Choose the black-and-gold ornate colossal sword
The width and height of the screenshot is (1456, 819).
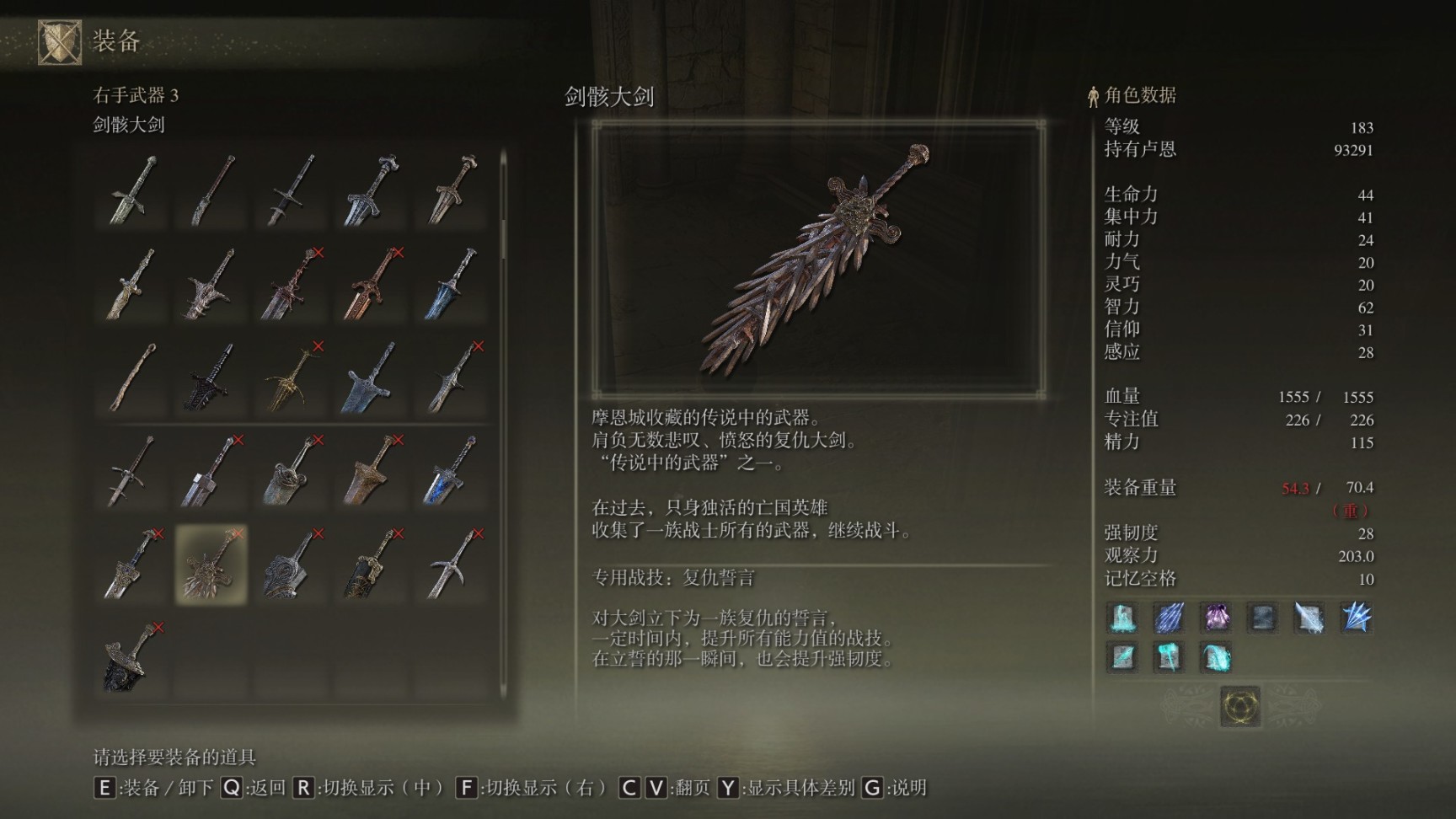click(x=371, y=564)
